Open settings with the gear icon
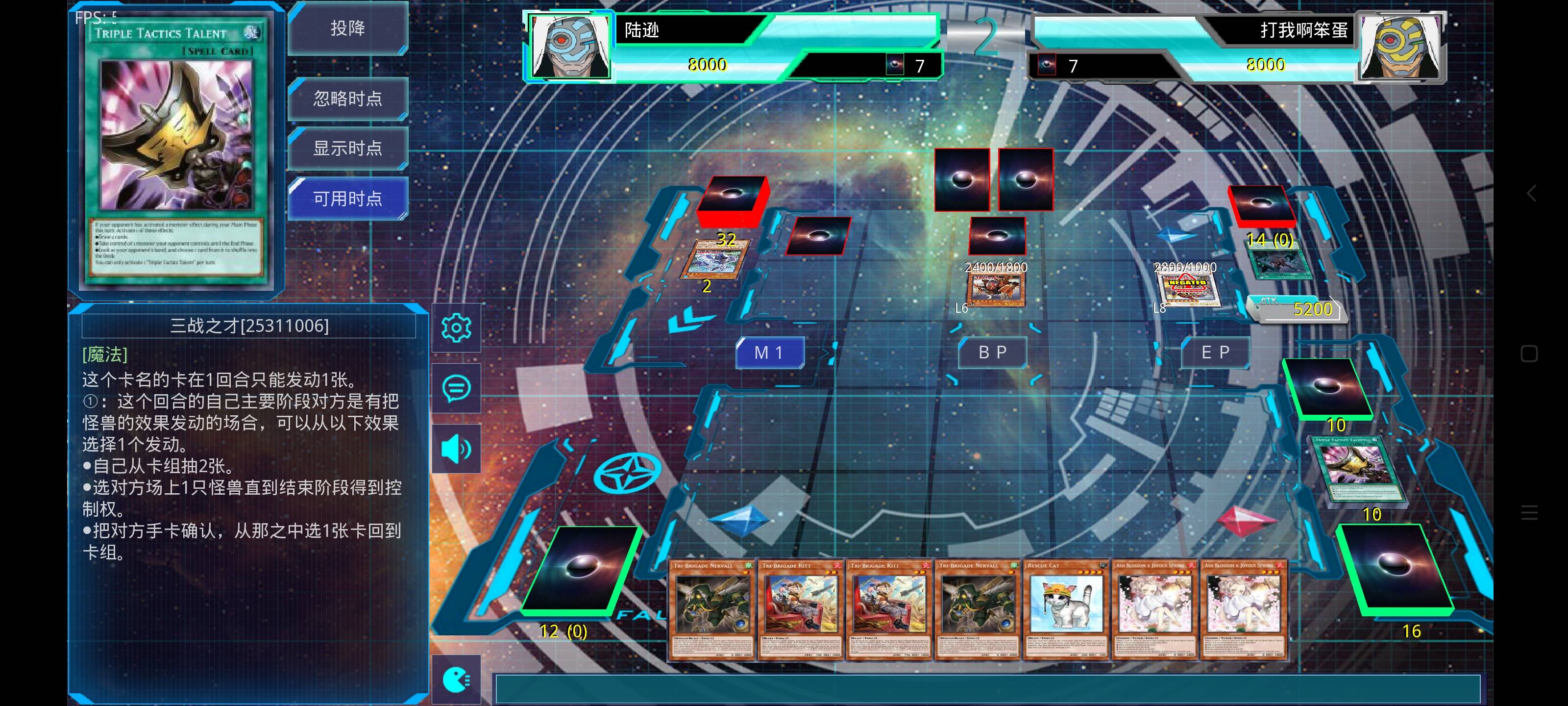 (x=456, y=328)
